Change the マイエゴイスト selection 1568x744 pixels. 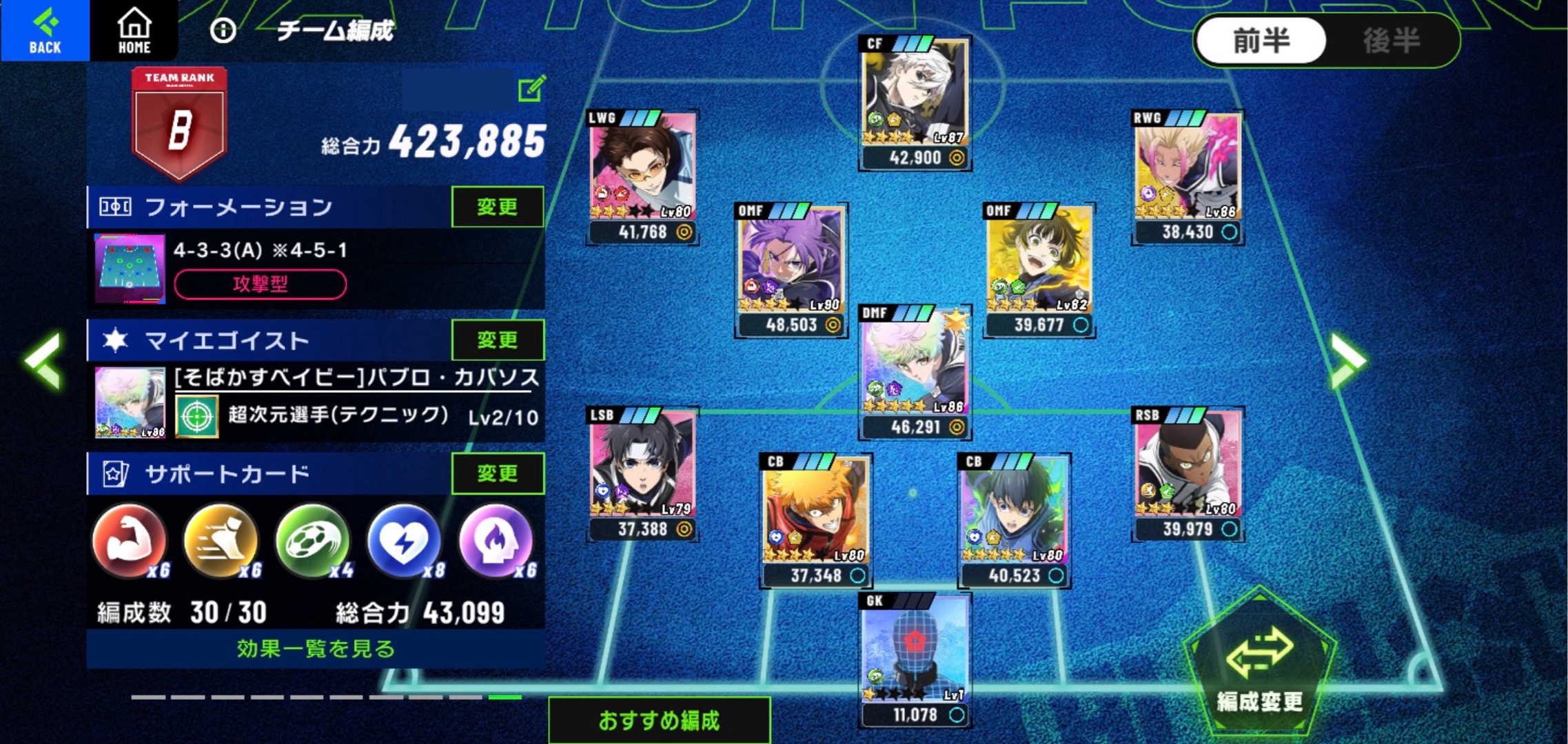point(497,340)
